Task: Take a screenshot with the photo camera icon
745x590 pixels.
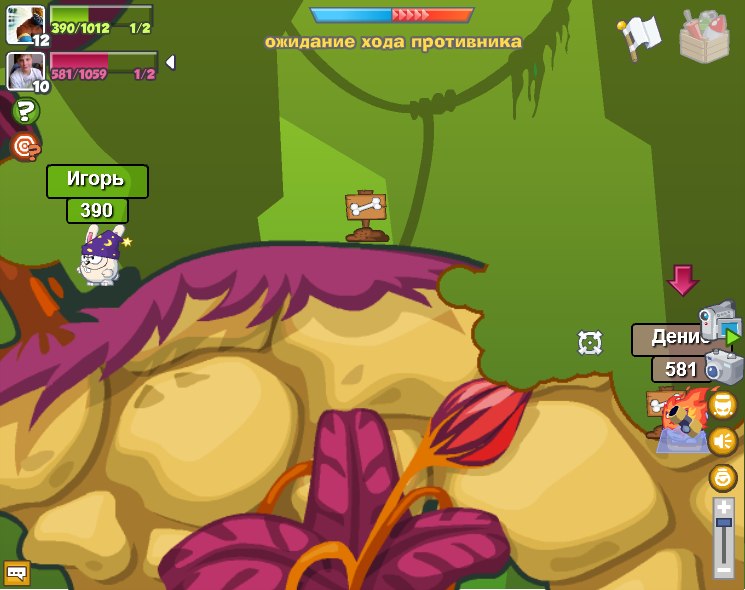Action: tap(723, 367)
